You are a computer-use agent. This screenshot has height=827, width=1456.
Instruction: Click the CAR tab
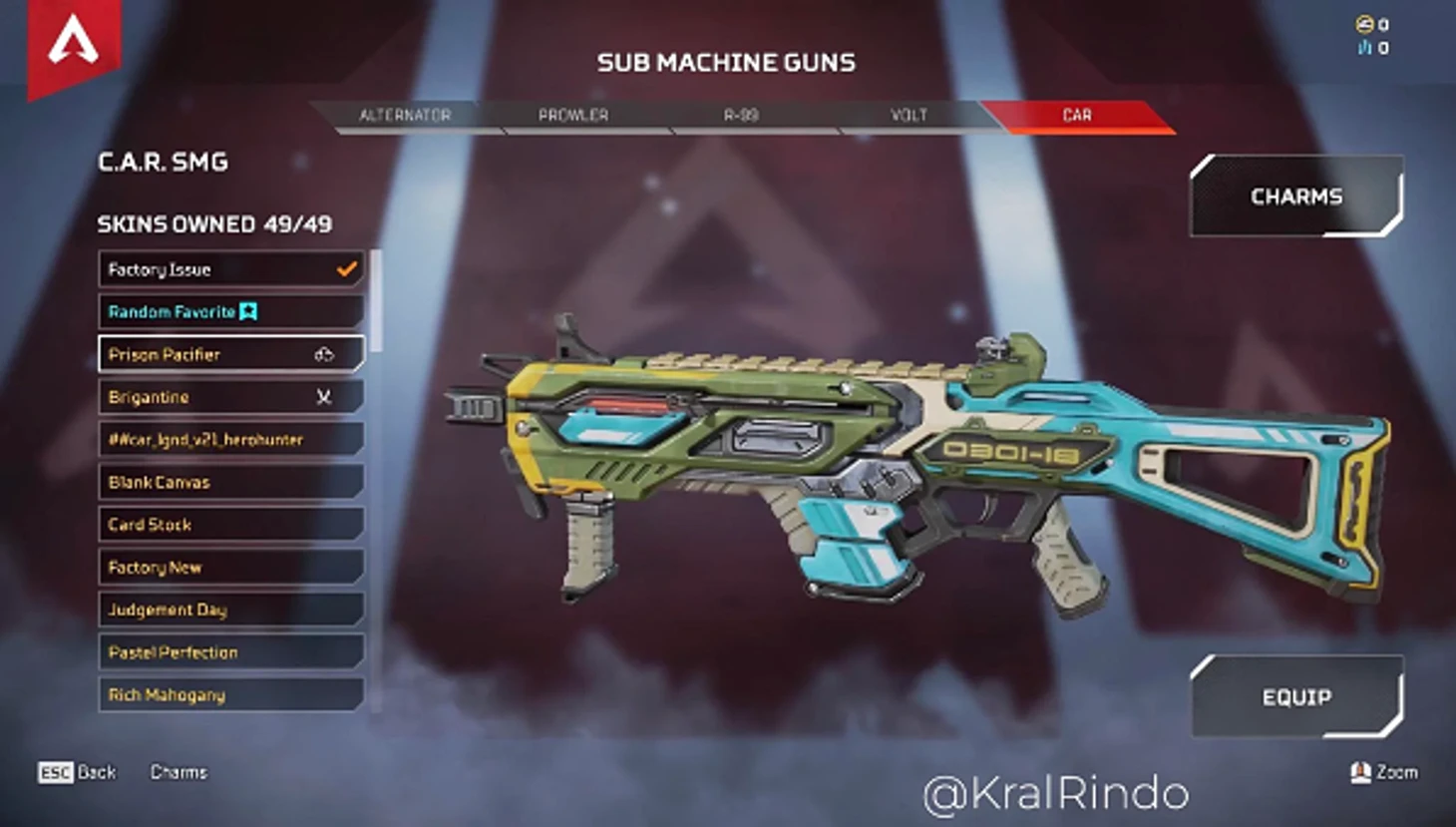tap(1077, 116)
